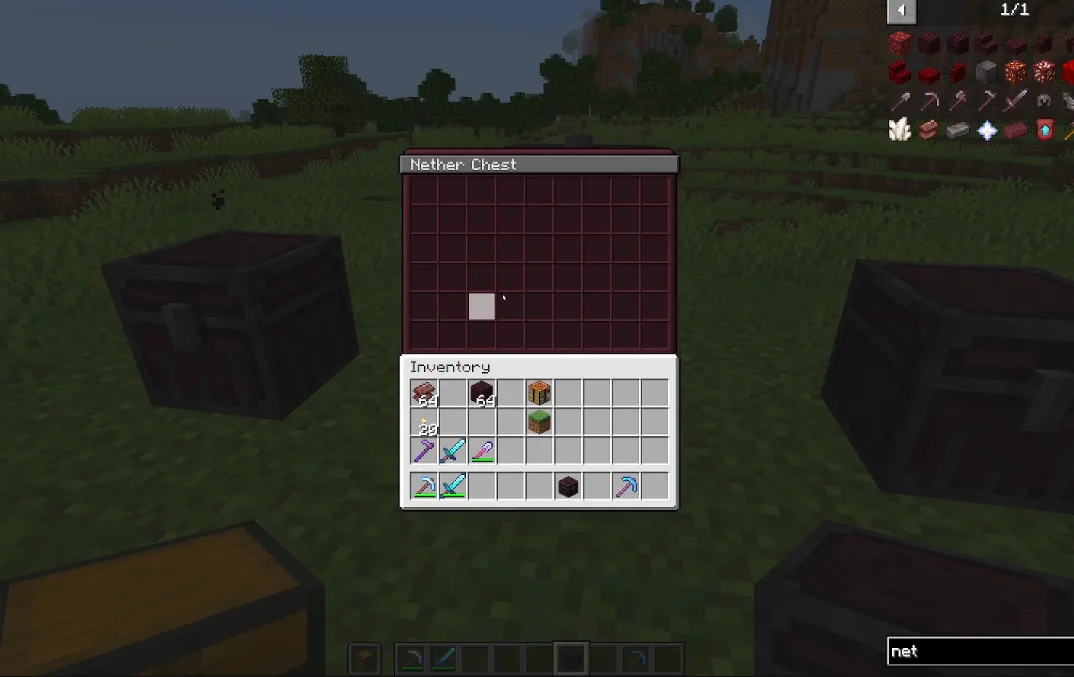Select the pink-handled shovel in inventory
The height and width of the screenshot is (677, 1074).
pos(482,451)
